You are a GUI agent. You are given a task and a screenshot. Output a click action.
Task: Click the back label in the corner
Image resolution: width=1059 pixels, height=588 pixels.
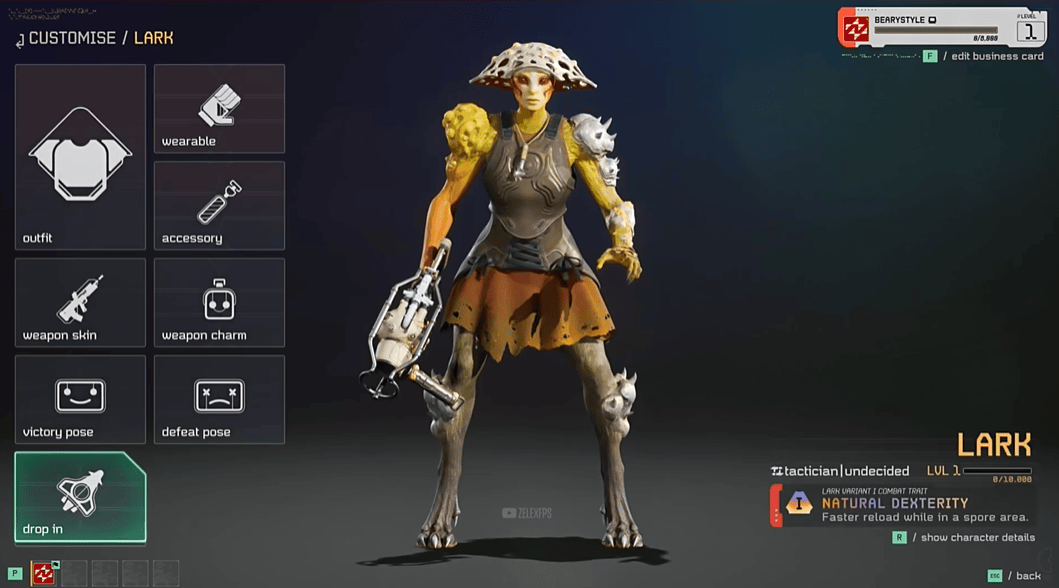1028,576
